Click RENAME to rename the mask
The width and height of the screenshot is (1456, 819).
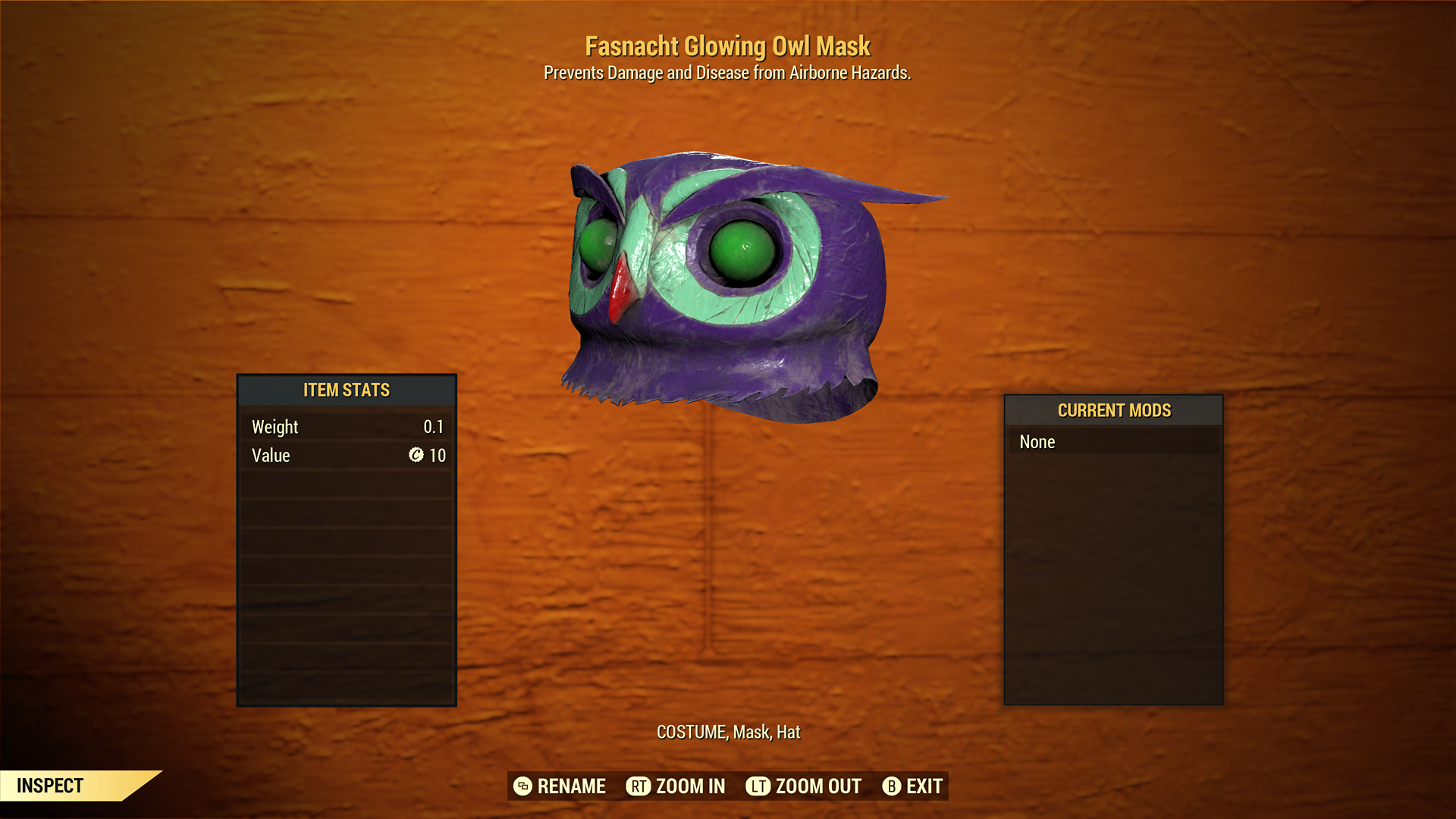click(x=570, y=786)
